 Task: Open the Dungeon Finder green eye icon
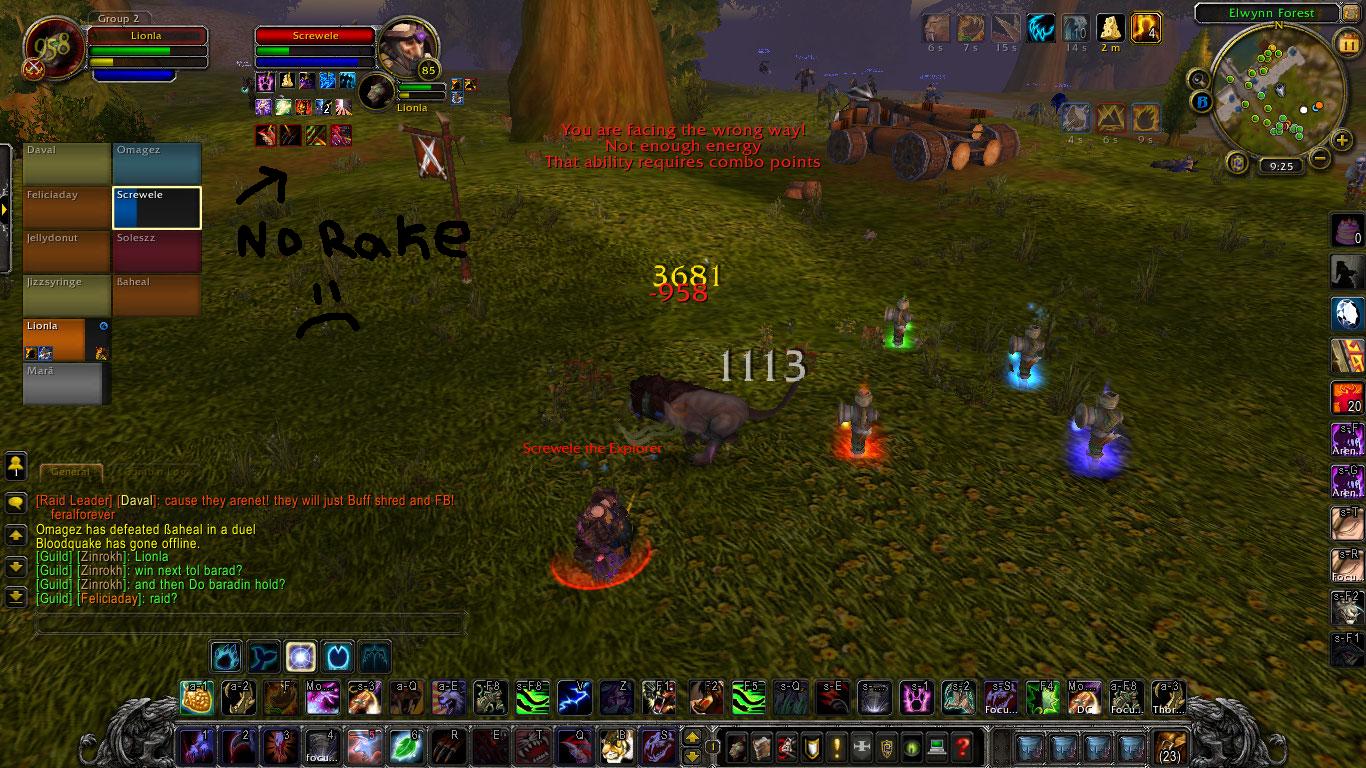coord(912,746)
